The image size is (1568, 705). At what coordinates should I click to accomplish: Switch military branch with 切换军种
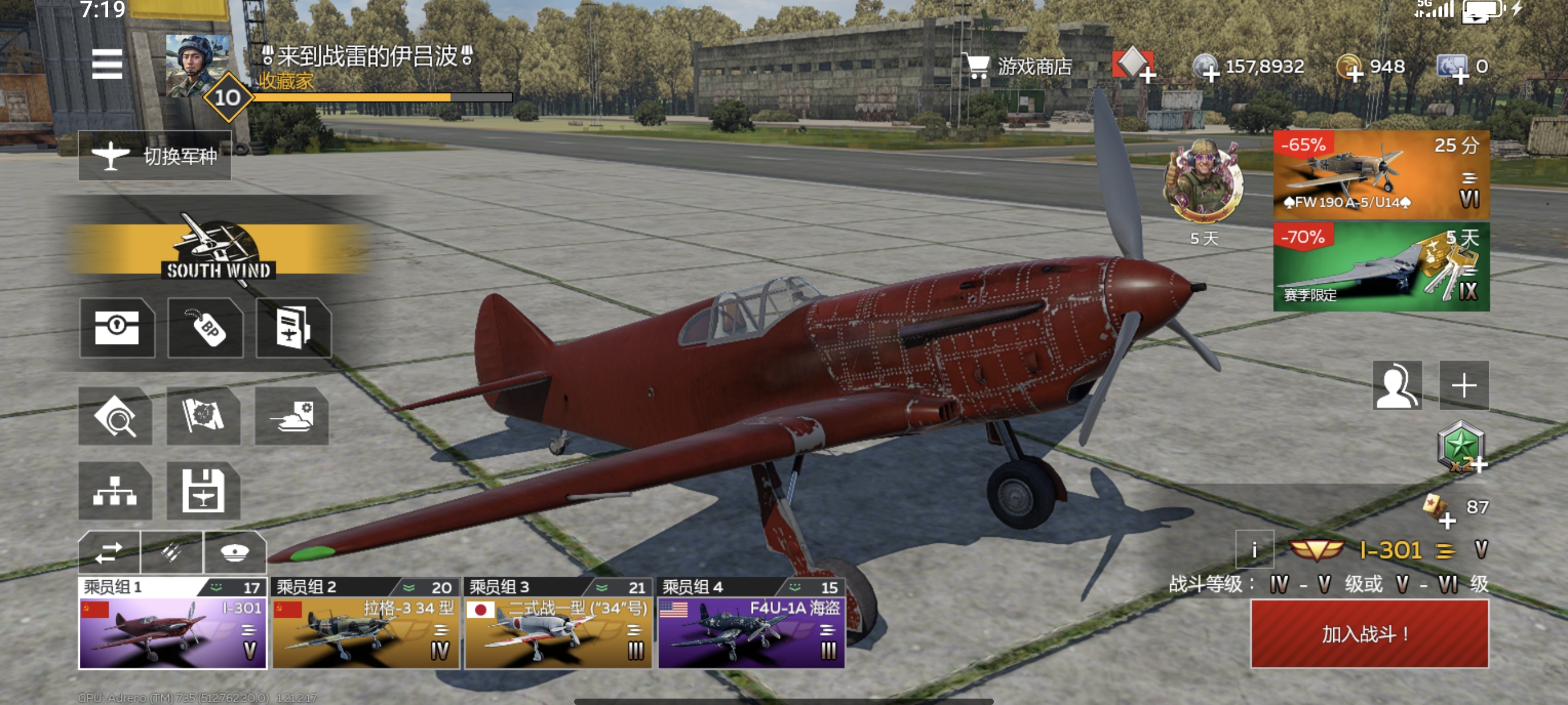(154, 155)
